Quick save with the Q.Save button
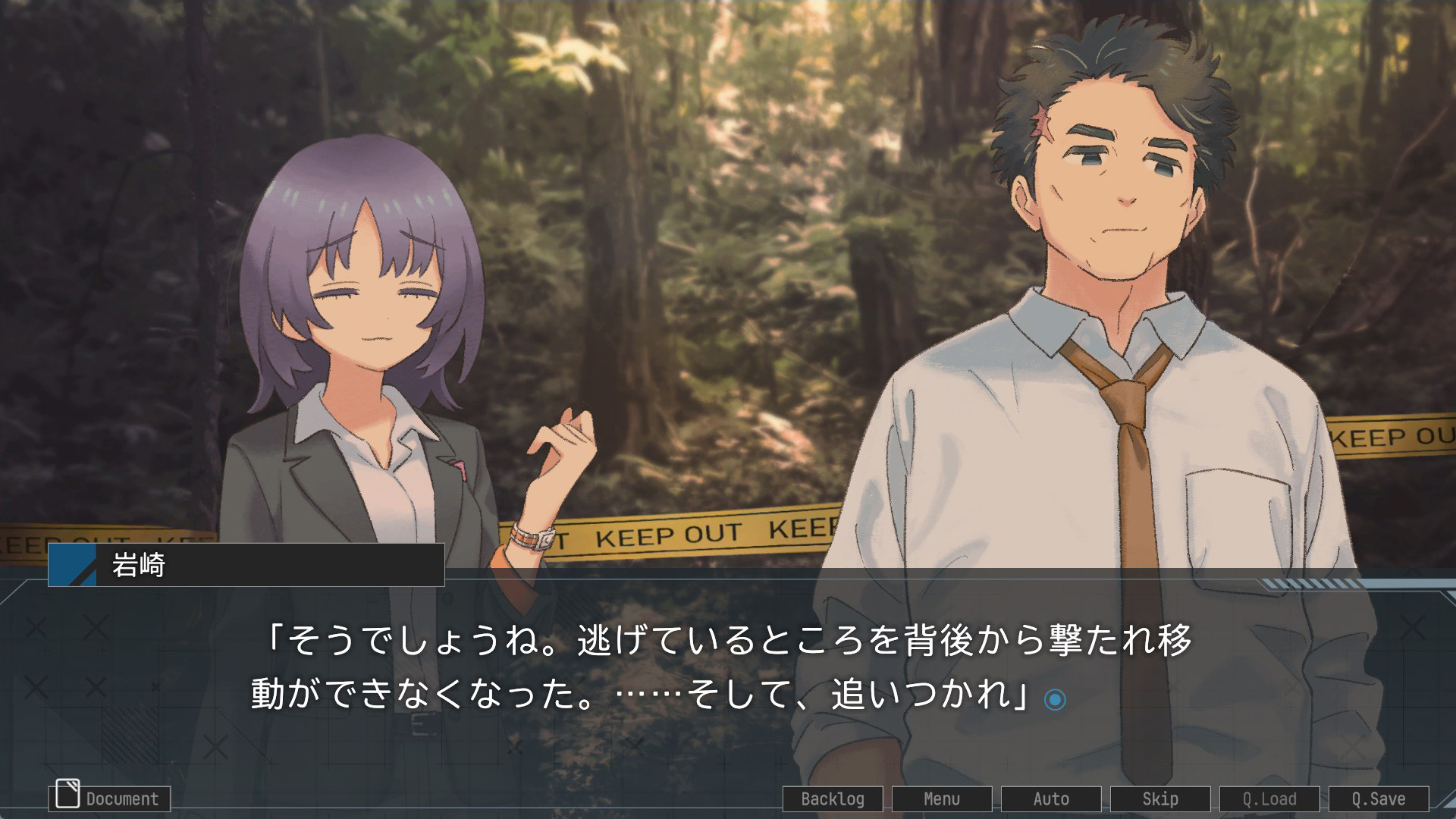1456x819 pixels. coord(1379,799)
